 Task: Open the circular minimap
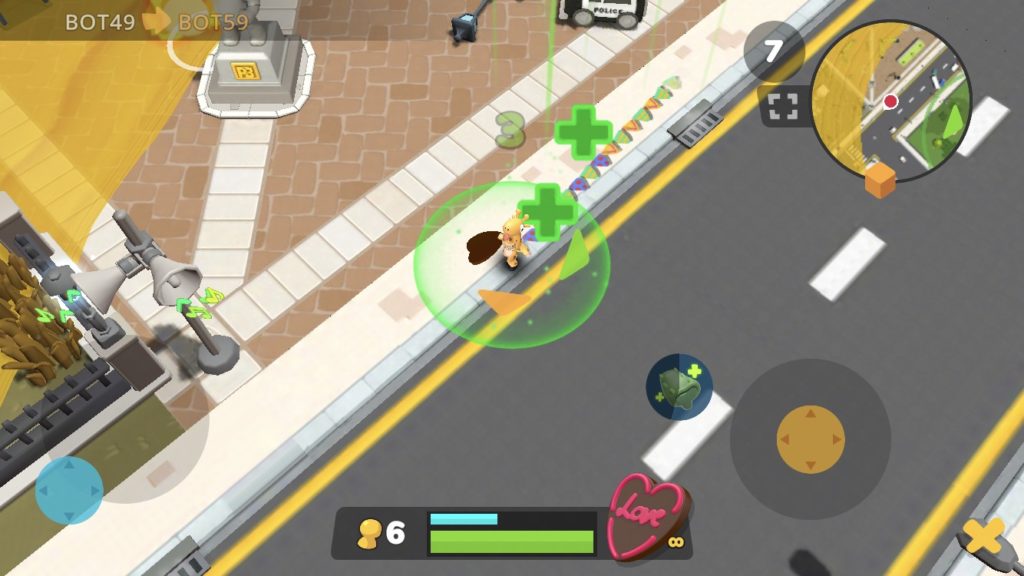click(x=890, y=101)
